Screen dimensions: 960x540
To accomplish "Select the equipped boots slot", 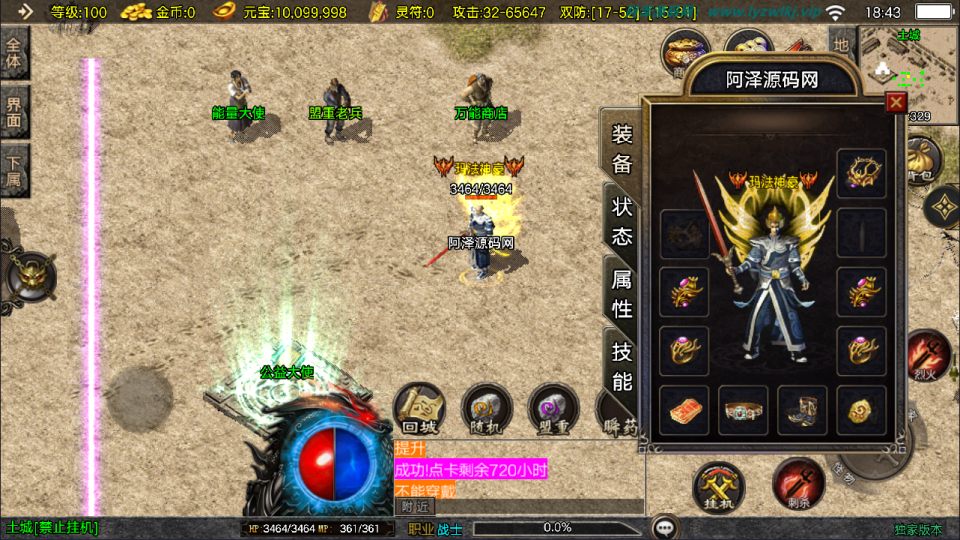I will [x=802, y=410].
